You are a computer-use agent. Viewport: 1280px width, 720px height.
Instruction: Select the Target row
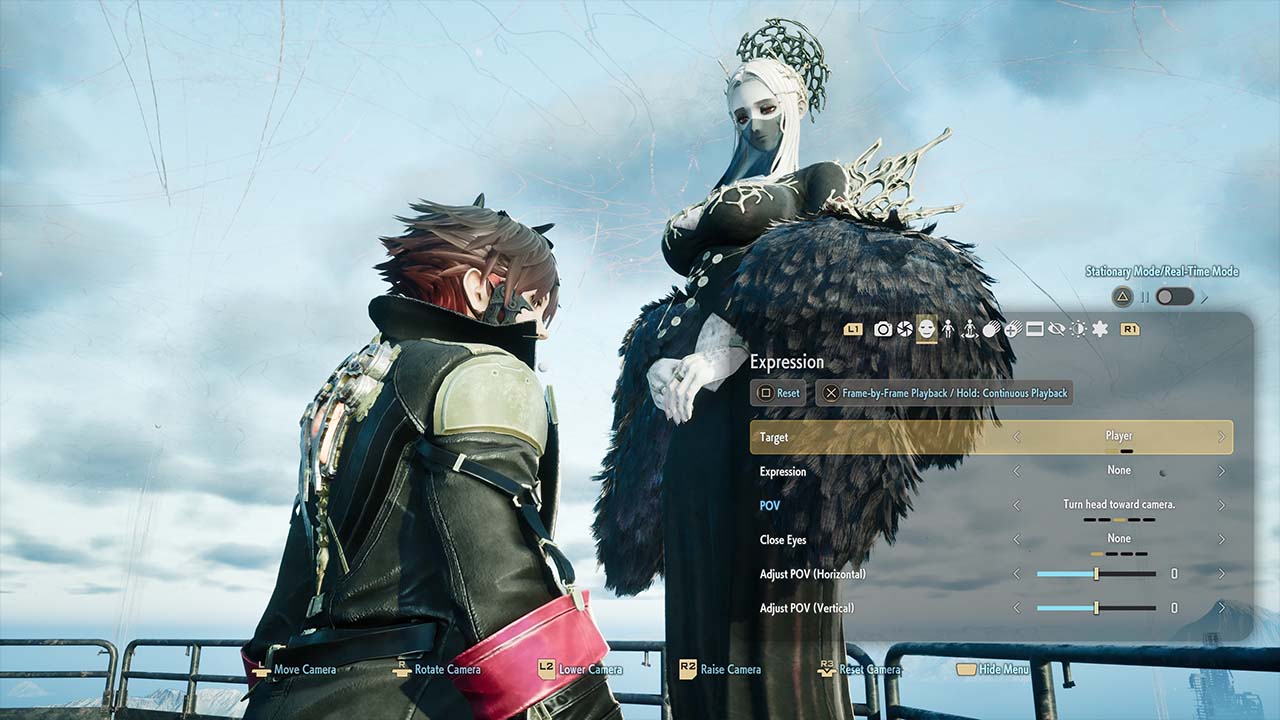click(x=991, y=437)
